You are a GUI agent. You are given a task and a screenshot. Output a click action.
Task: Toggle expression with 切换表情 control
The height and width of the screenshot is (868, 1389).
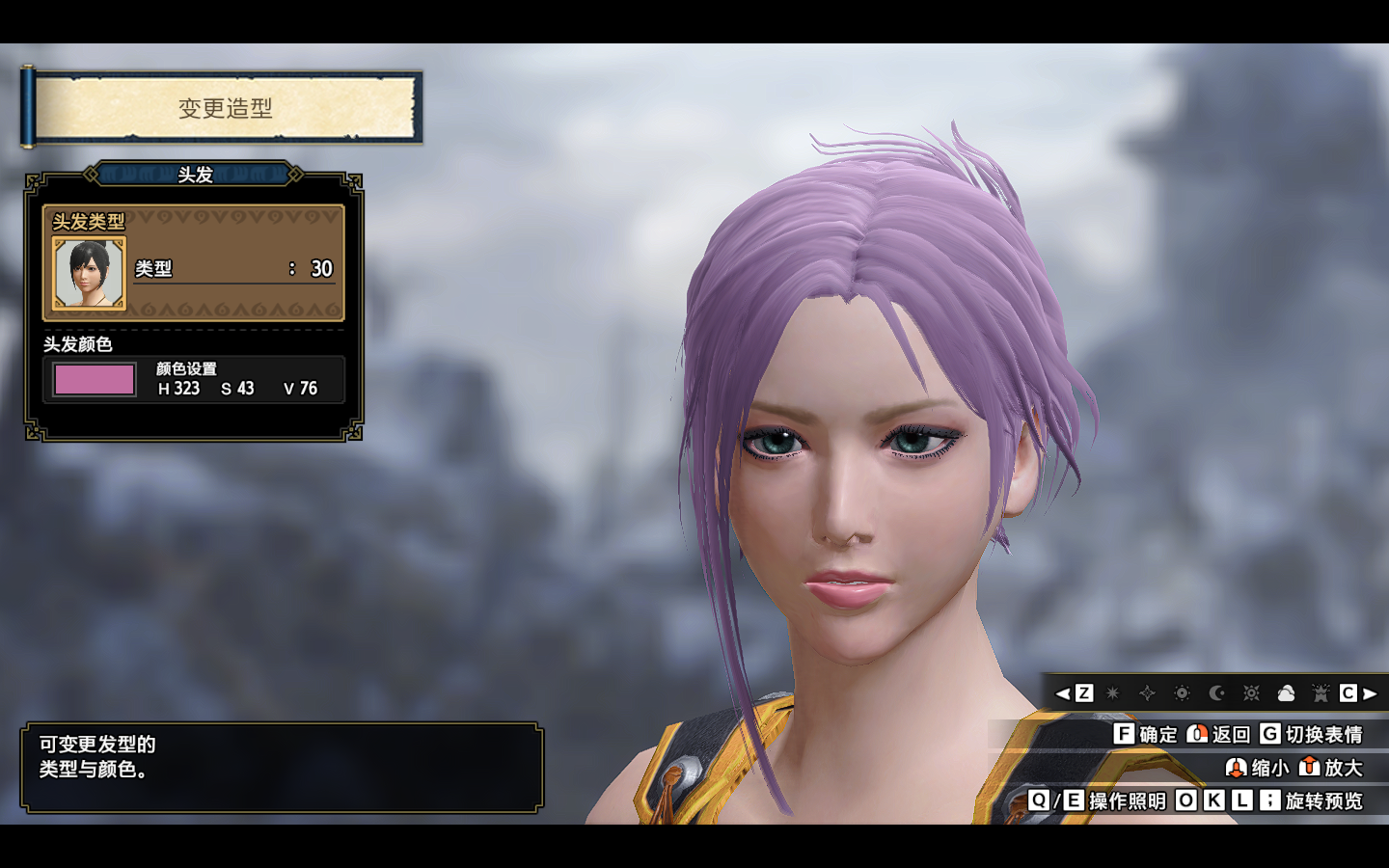pos(1323,734)
